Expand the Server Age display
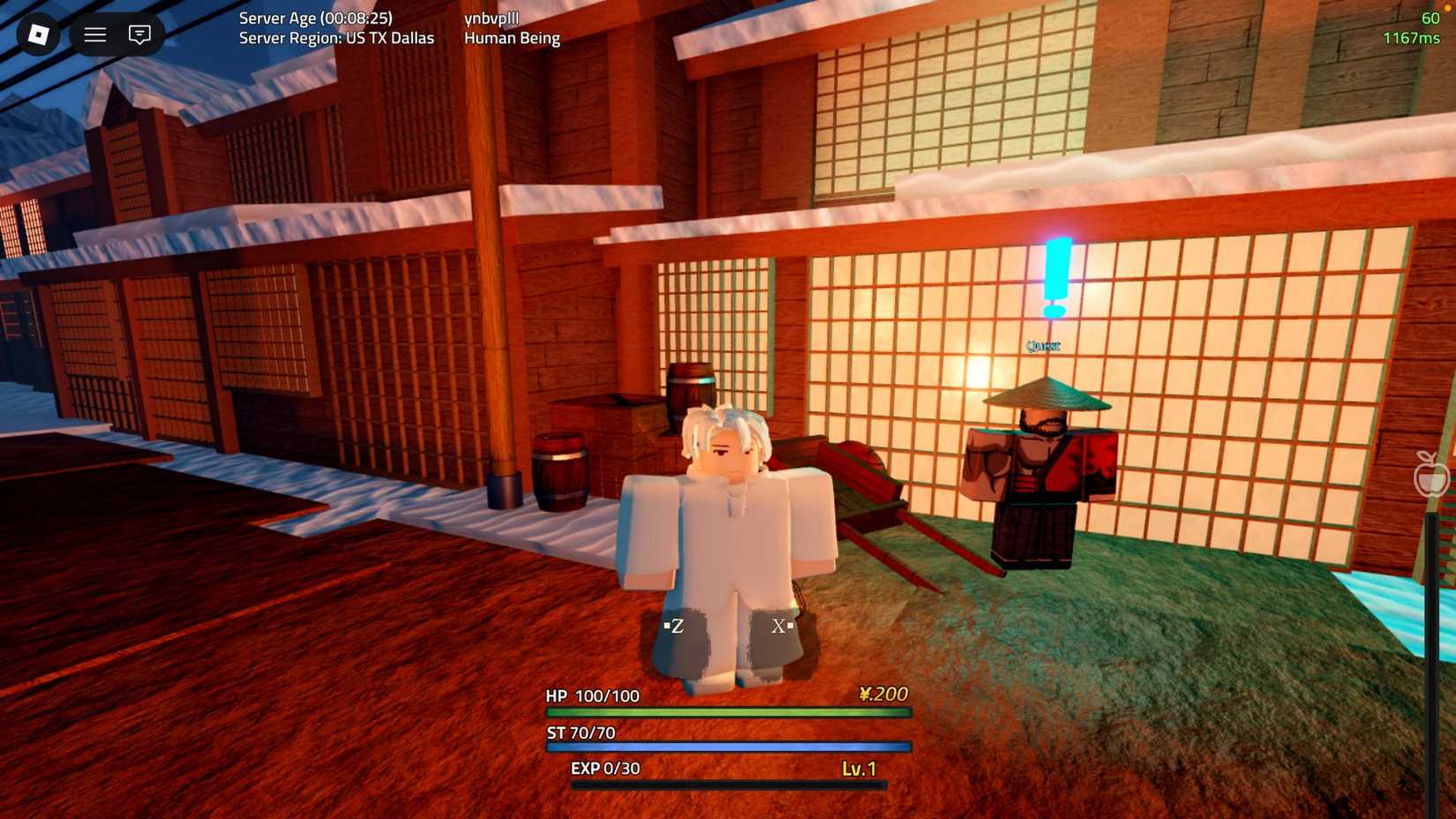1456x819 pixels. tap(315, 18)
